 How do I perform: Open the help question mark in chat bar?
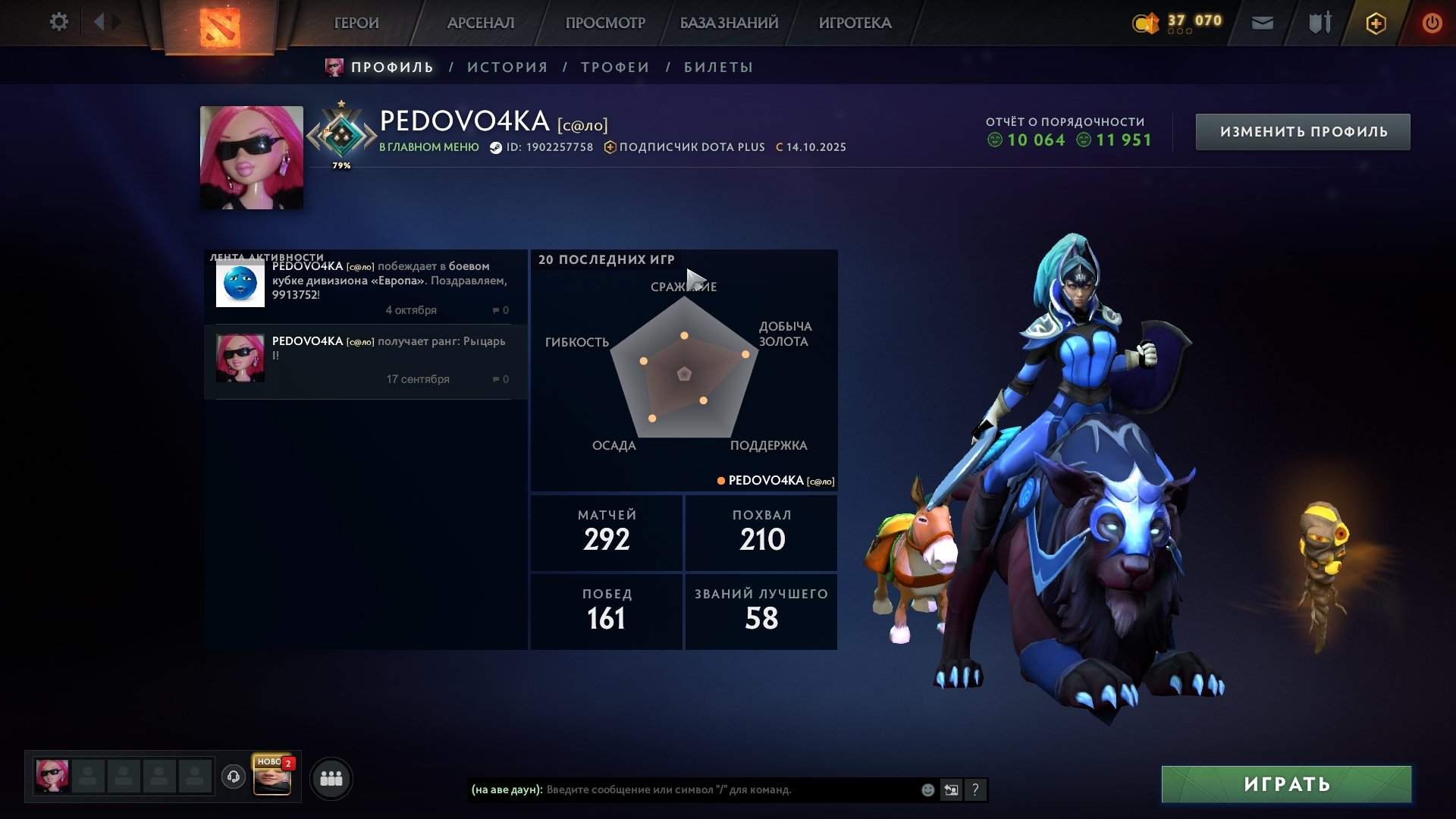click(x=976, y=790)
